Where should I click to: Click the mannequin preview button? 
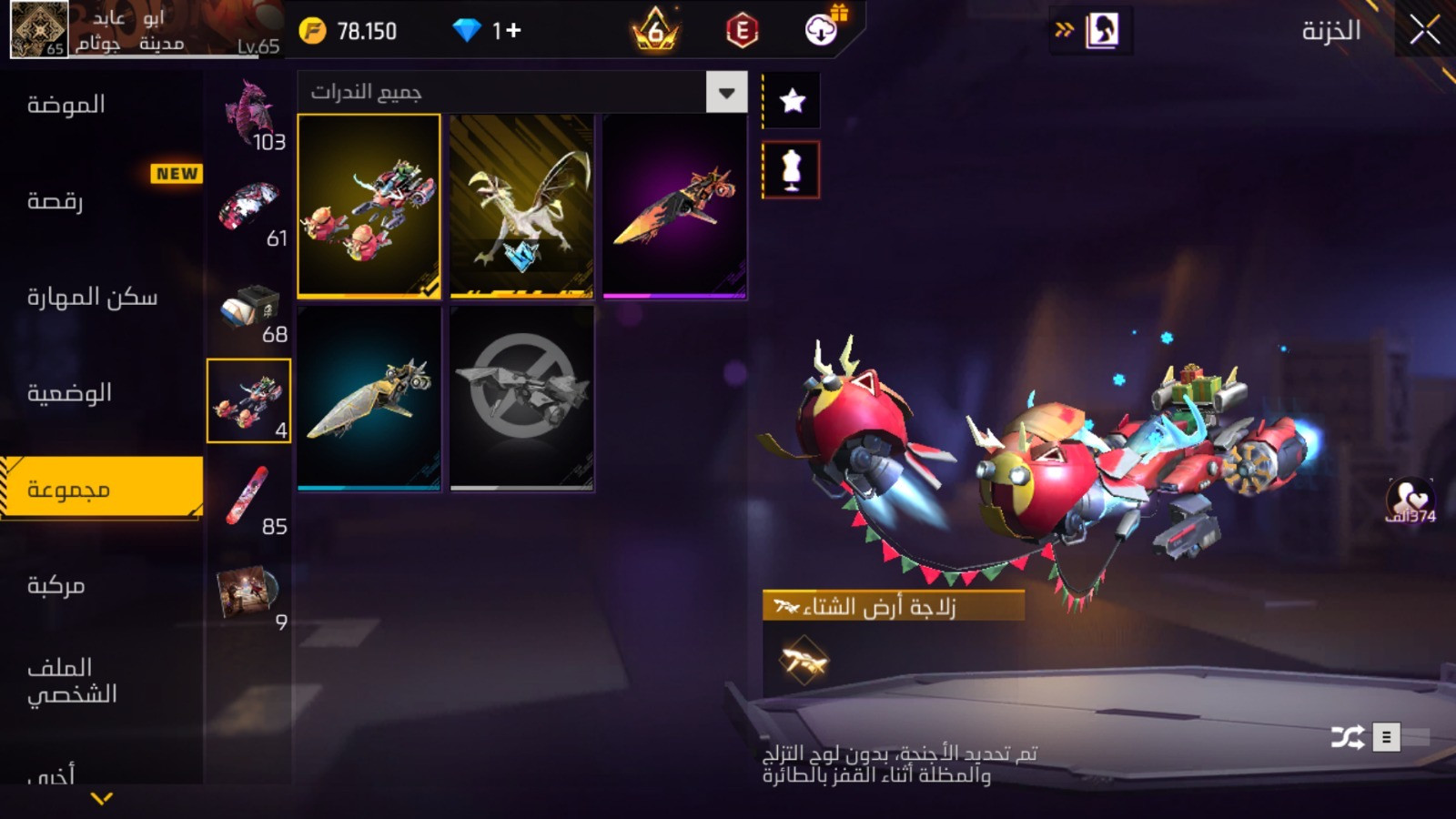(x=791, y=169)
